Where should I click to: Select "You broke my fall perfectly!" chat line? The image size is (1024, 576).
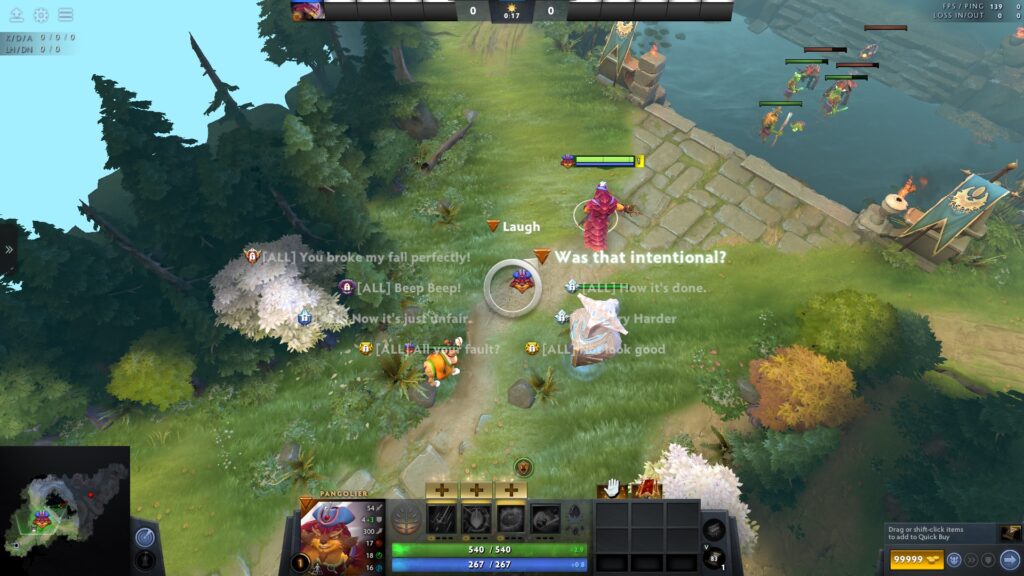tap(385, 257)
